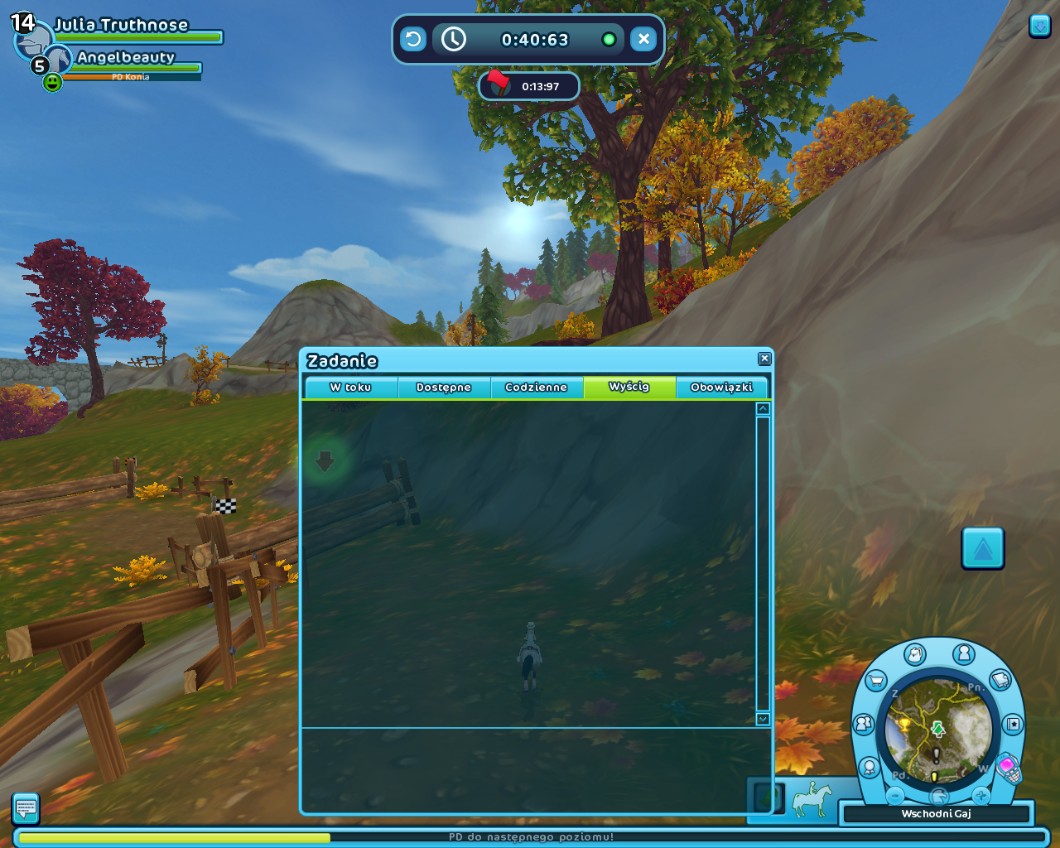Zoom in the minimap with plus button
Screen dimensions: 1060x848
pyautogui.click(x=981, y=796)
